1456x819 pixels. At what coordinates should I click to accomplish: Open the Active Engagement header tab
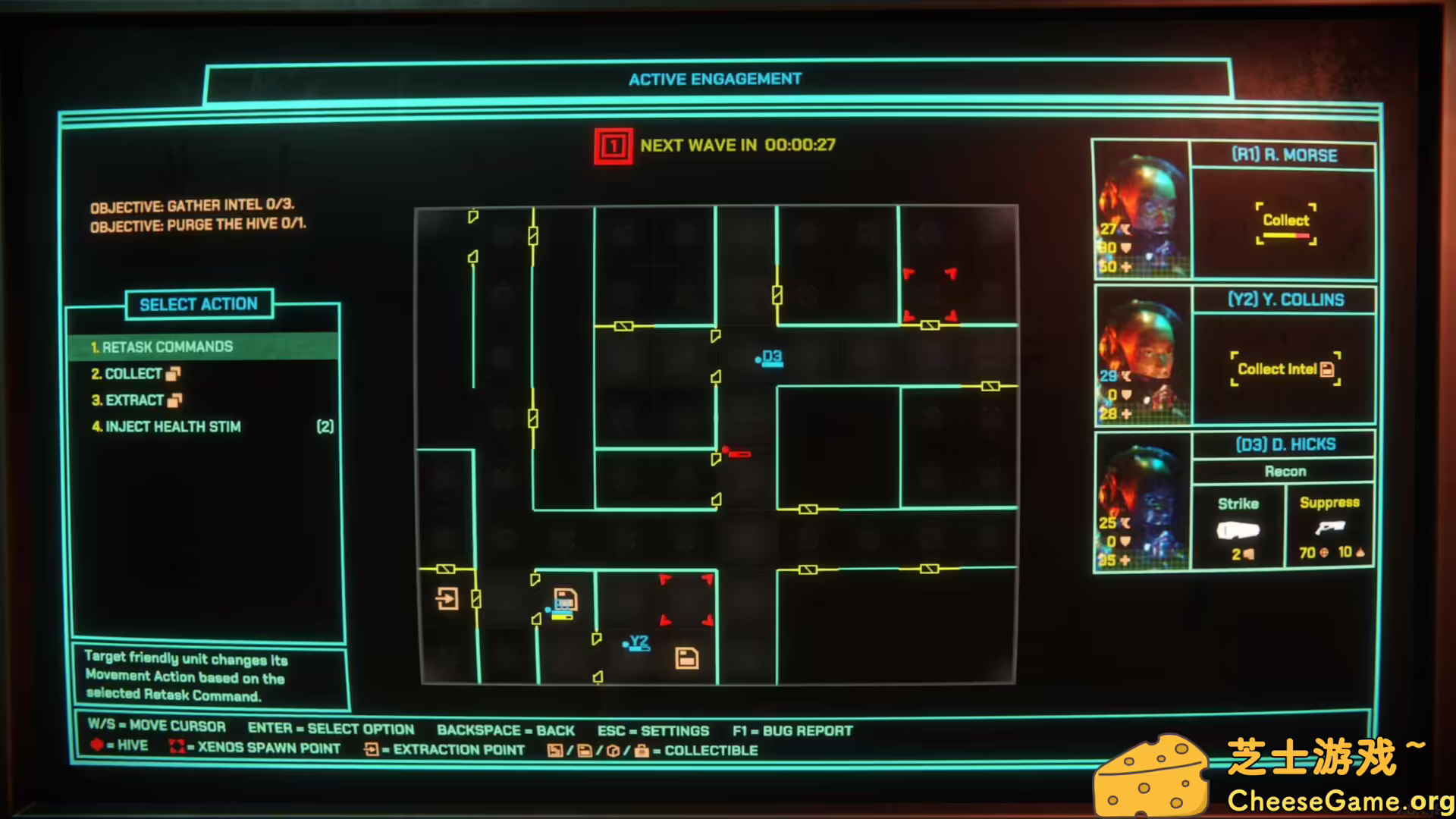(714, 78)
